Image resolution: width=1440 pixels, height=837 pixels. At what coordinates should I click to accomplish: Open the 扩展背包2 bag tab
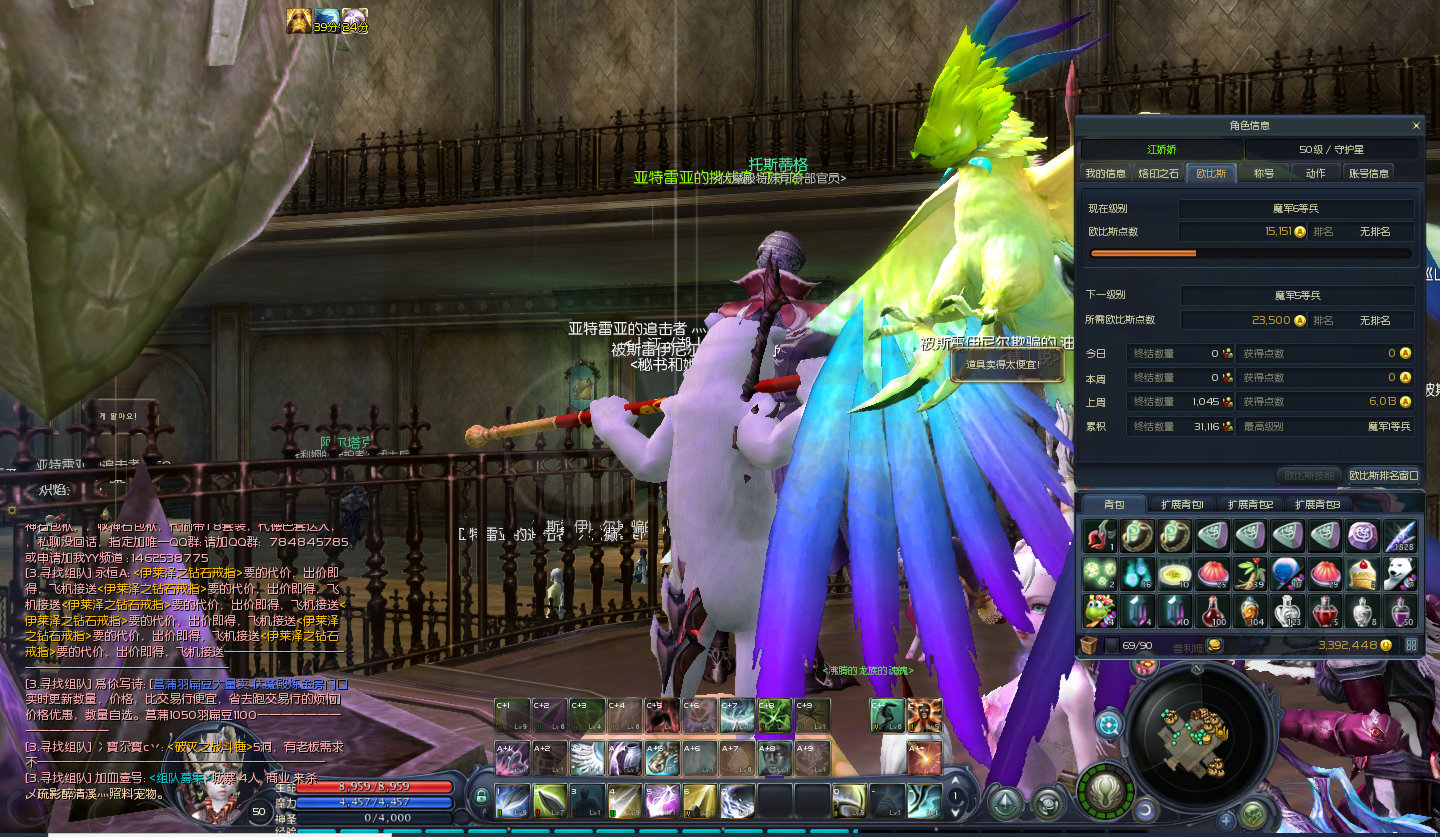point(1250,504)
